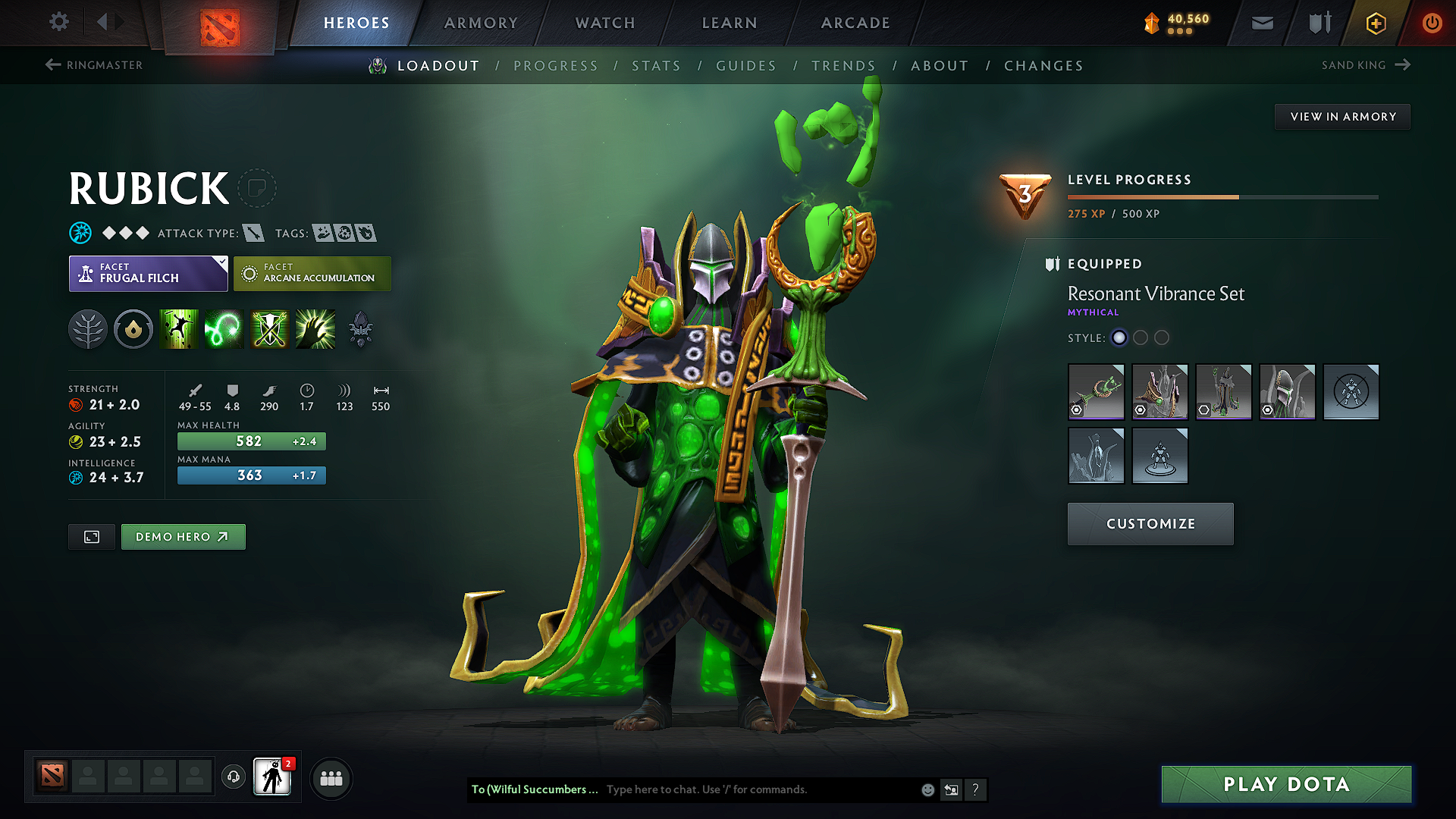Viewport: 1456px width, 819px height.
Task: Click the PLAY DOTA button
Action: coord(1285,784)
